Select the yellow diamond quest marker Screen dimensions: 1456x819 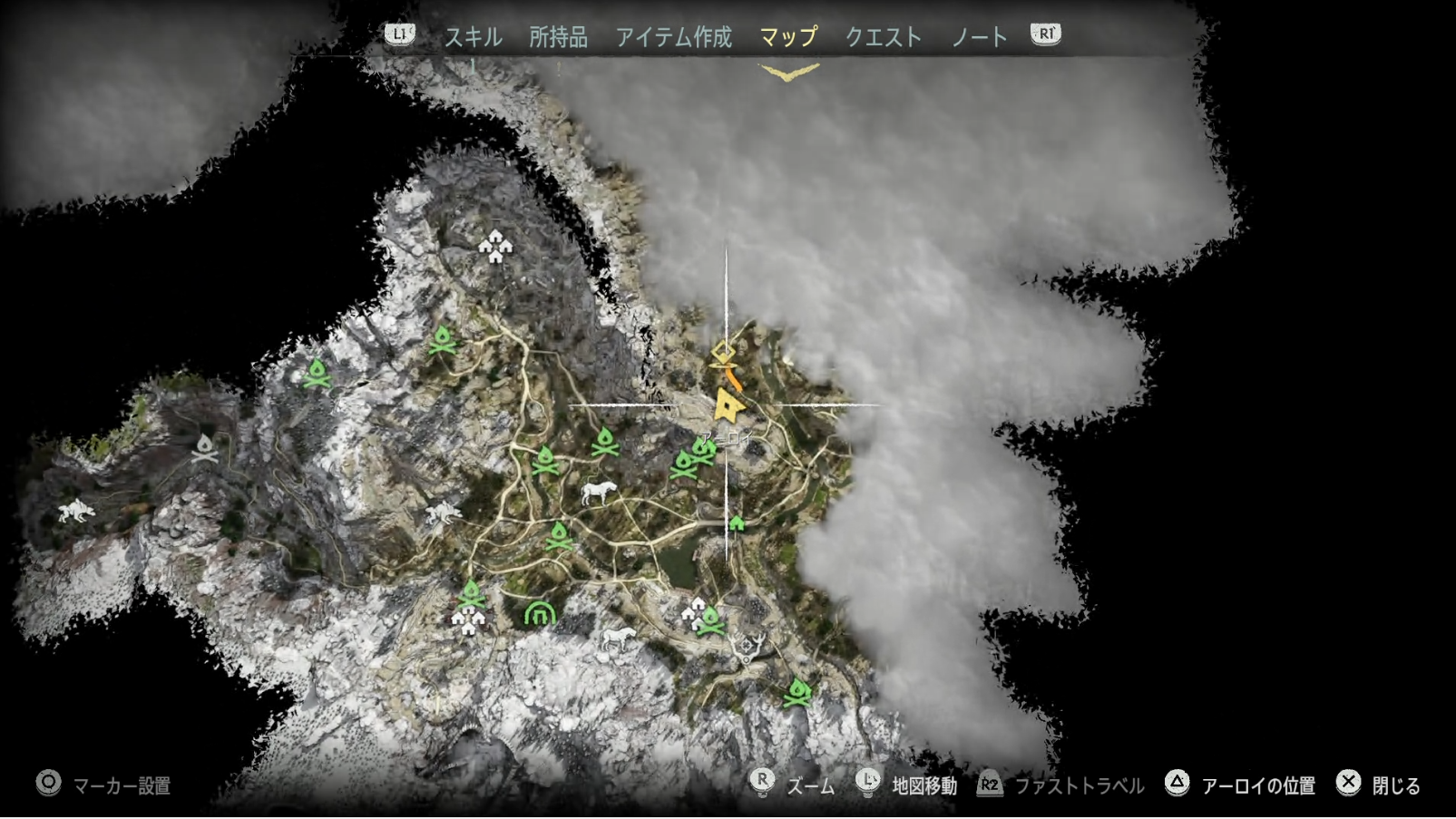pos(723,351)
